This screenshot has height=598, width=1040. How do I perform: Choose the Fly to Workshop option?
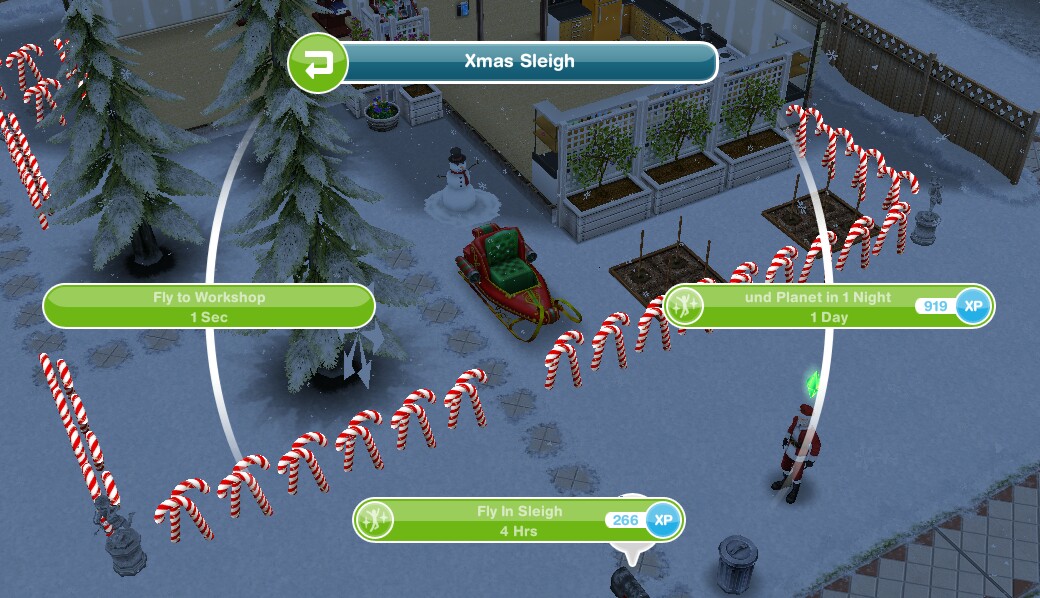pos(209,306)
